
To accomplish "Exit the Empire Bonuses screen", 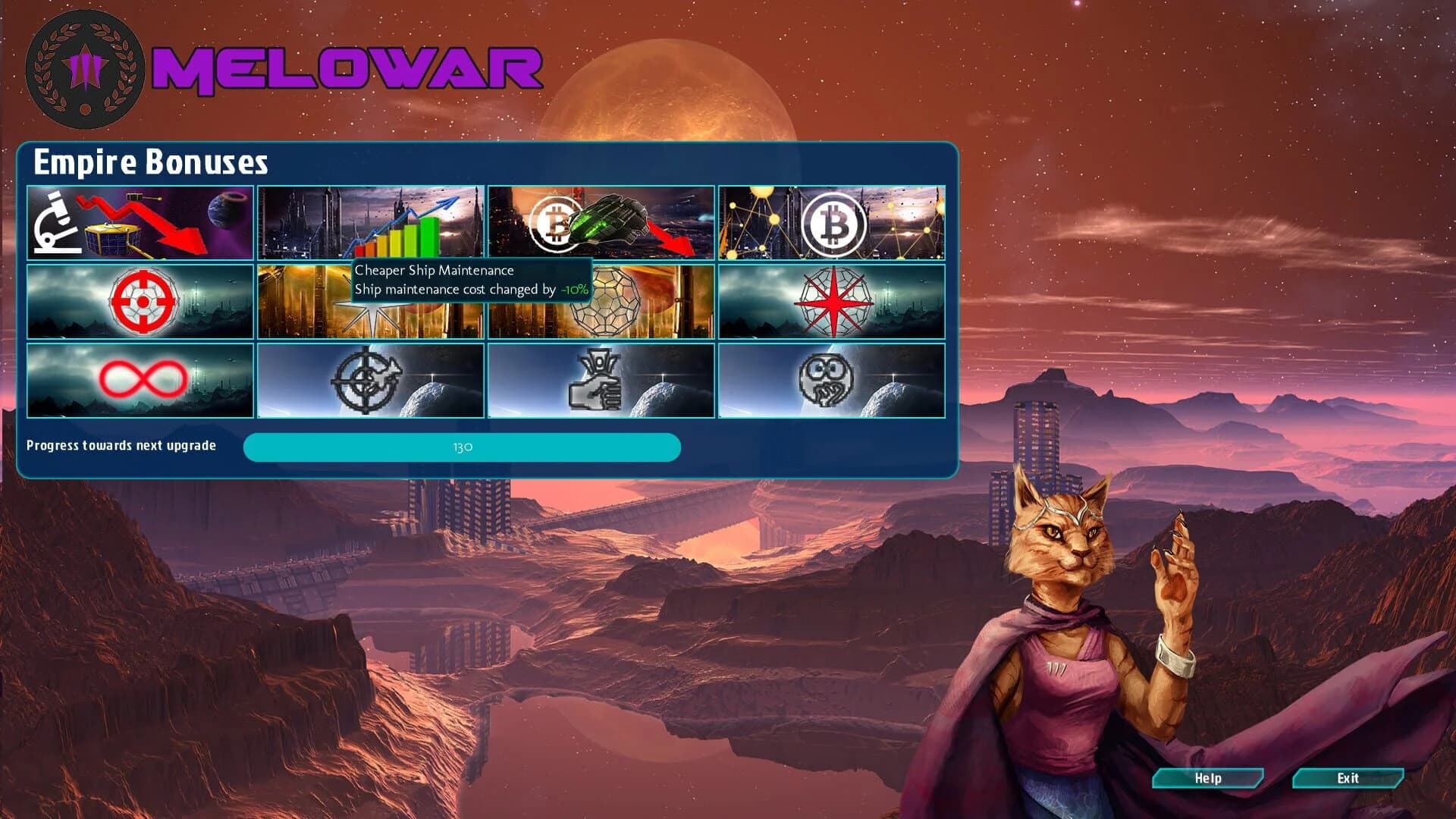I will point(1349,778).
